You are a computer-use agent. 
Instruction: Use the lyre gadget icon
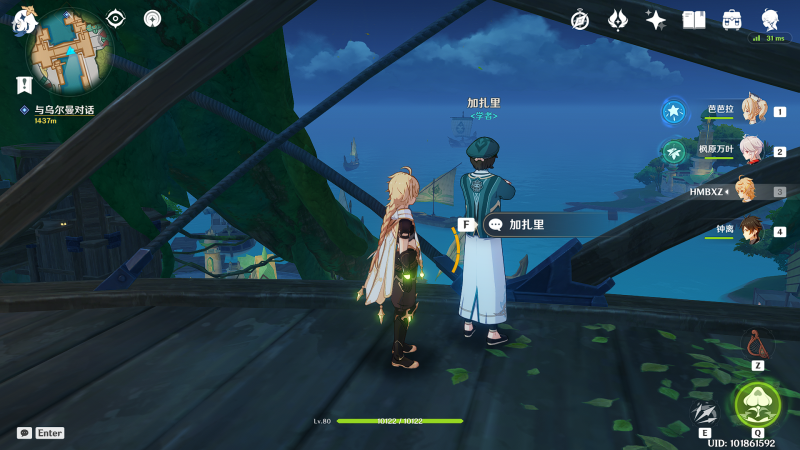coord(757,345)
